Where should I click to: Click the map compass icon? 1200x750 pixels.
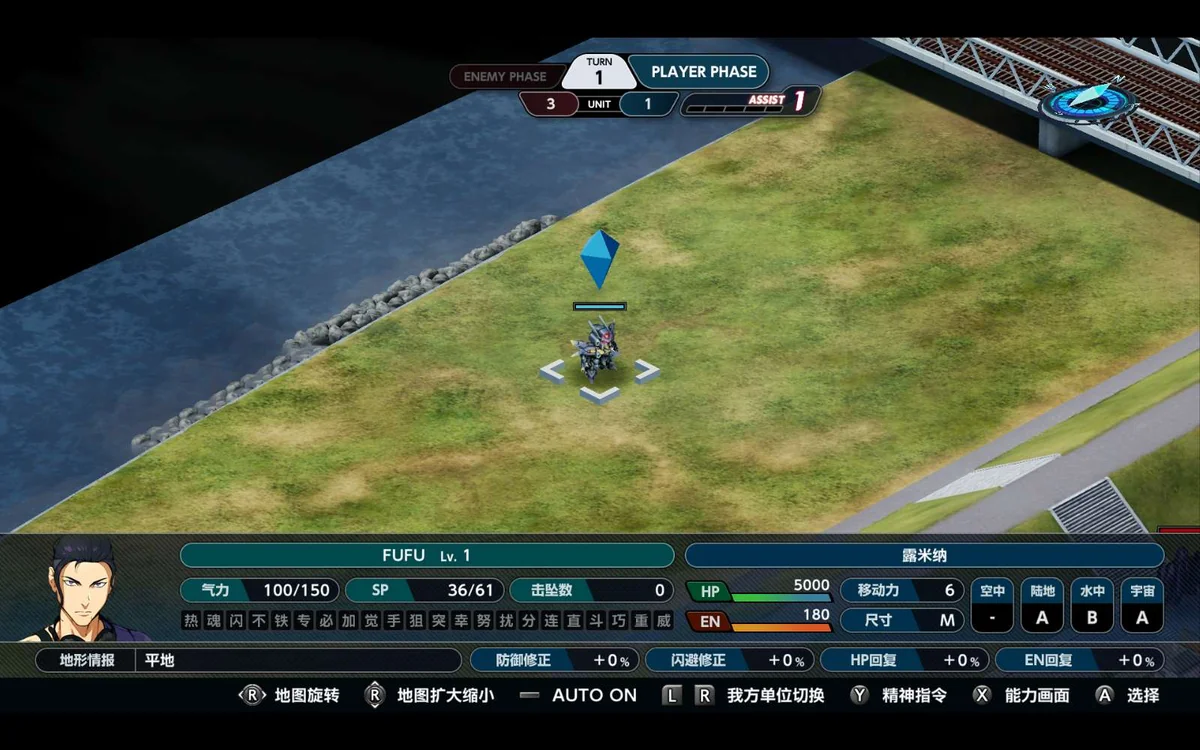pyautogui.click(x=1087, y=99)
